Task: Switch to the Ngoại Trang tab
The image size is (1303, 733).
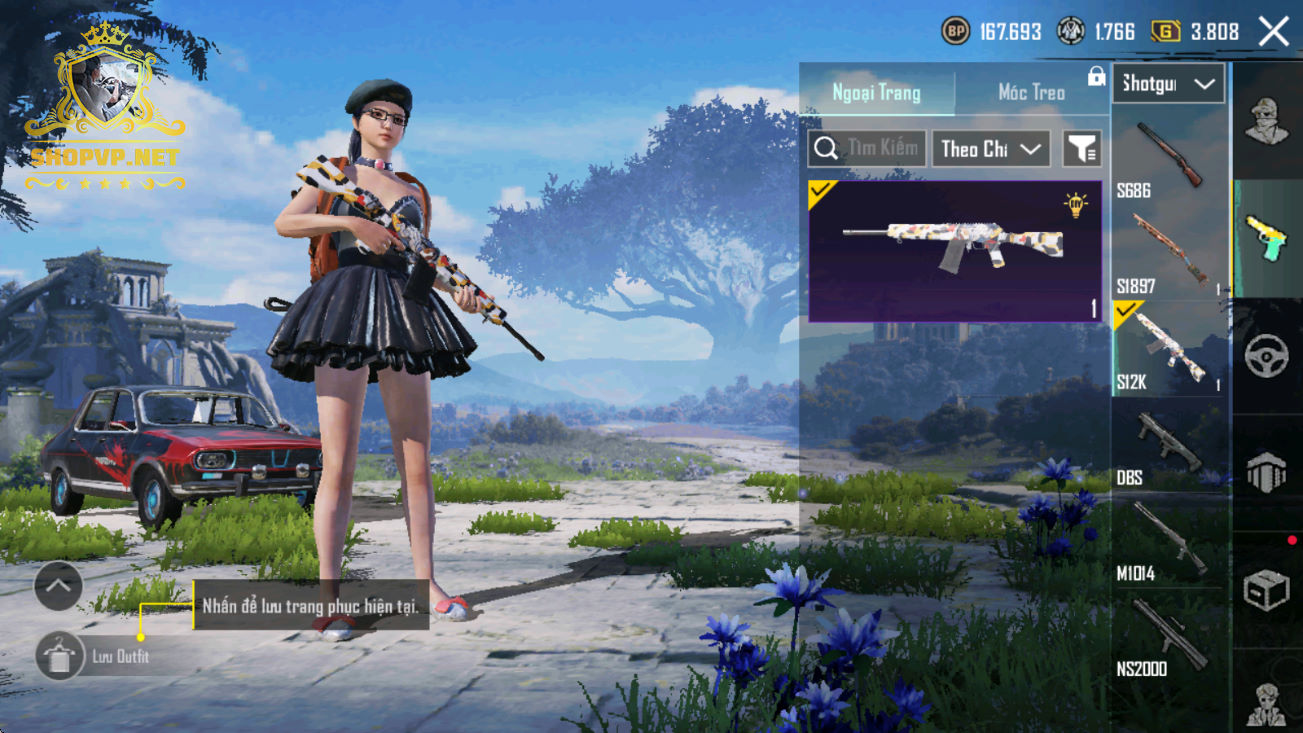Action: [877, 93]
